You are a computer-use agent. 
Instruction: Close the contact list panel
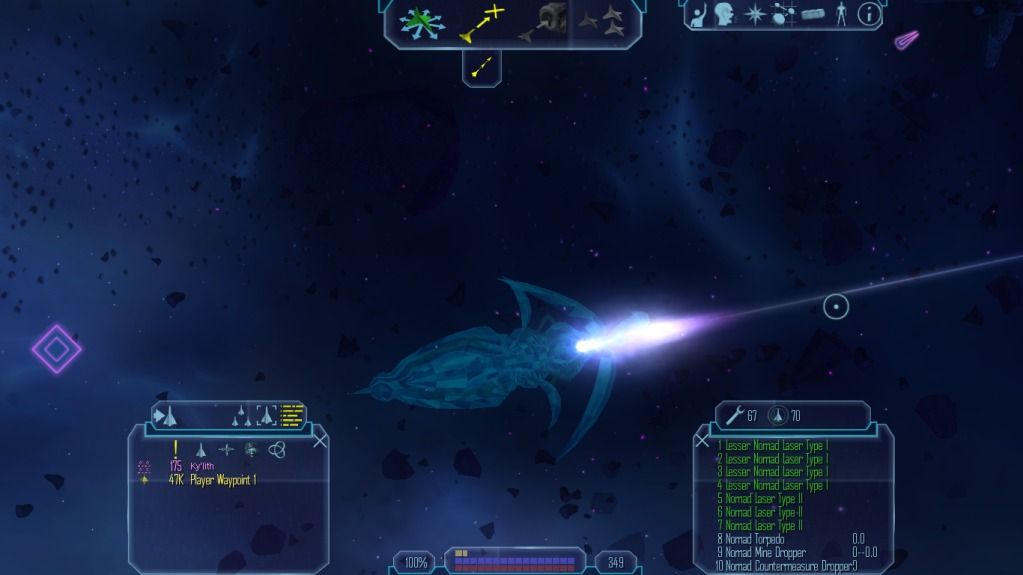pos(320,440)
